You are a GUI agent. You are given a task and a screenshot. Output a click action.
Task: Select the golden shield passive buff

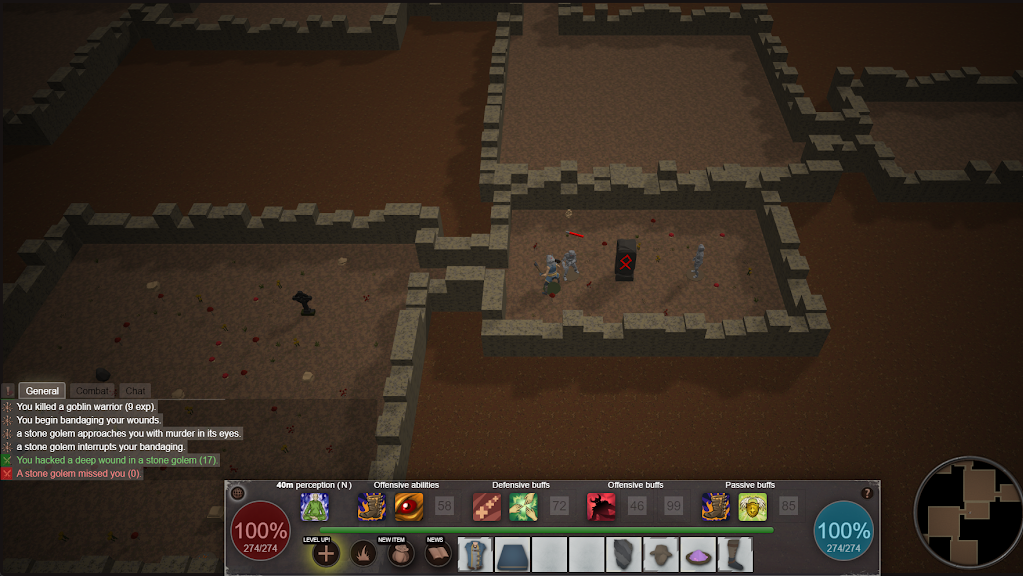[753, 507]
